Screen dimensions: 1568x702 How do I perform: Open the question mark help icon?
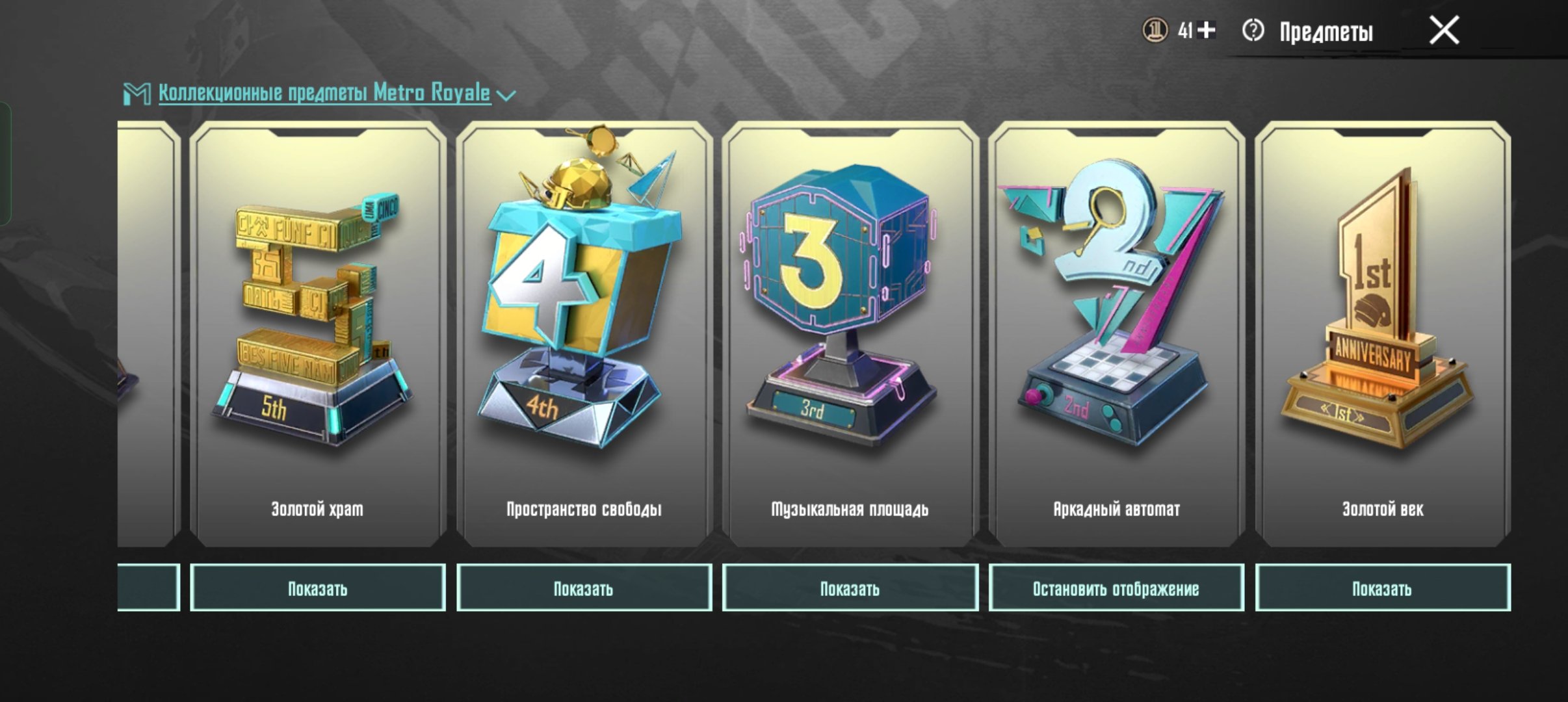(1253, 31)
